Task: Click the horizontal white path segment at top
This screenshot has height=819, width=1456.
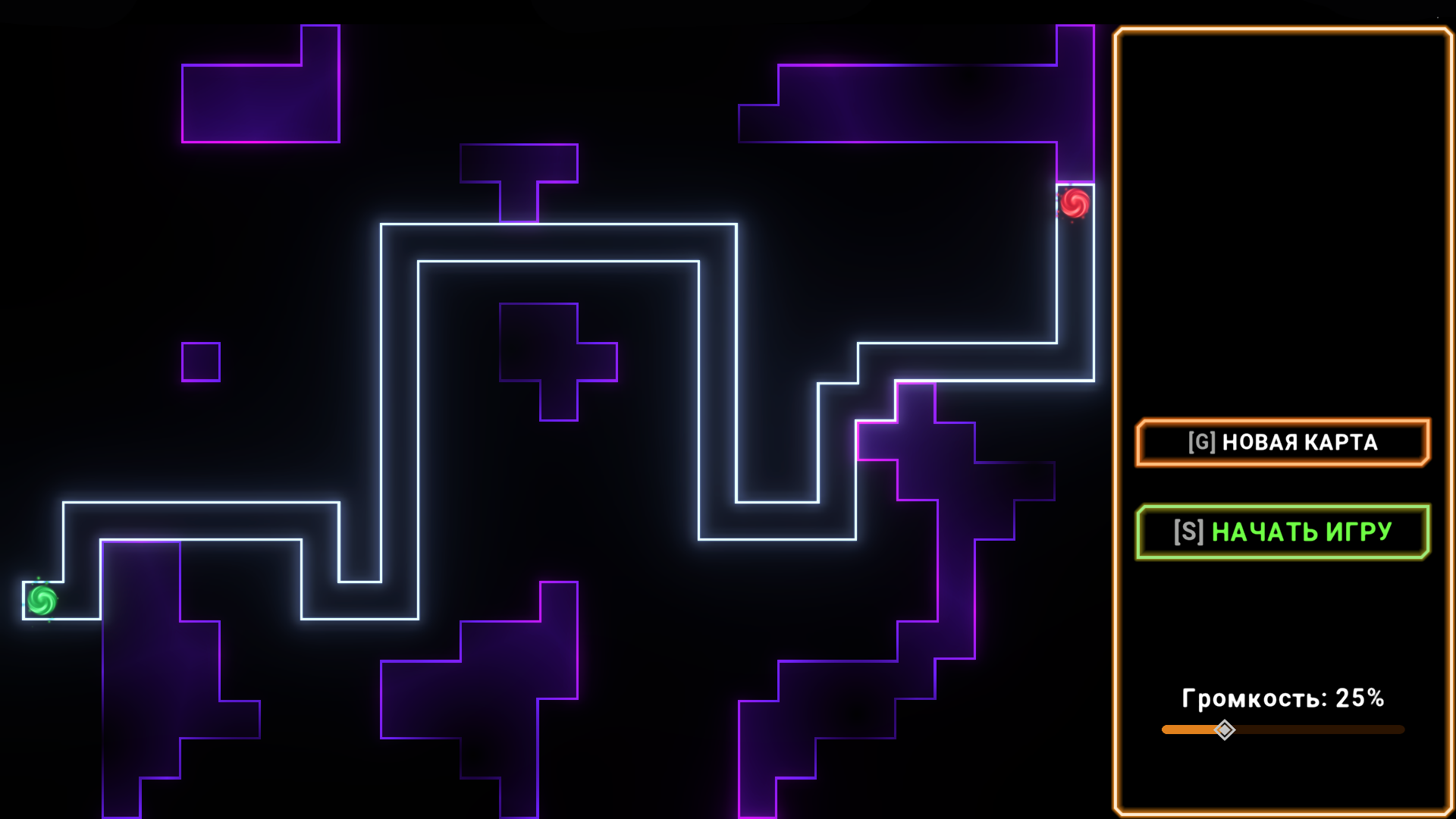Action: (561, 224)
